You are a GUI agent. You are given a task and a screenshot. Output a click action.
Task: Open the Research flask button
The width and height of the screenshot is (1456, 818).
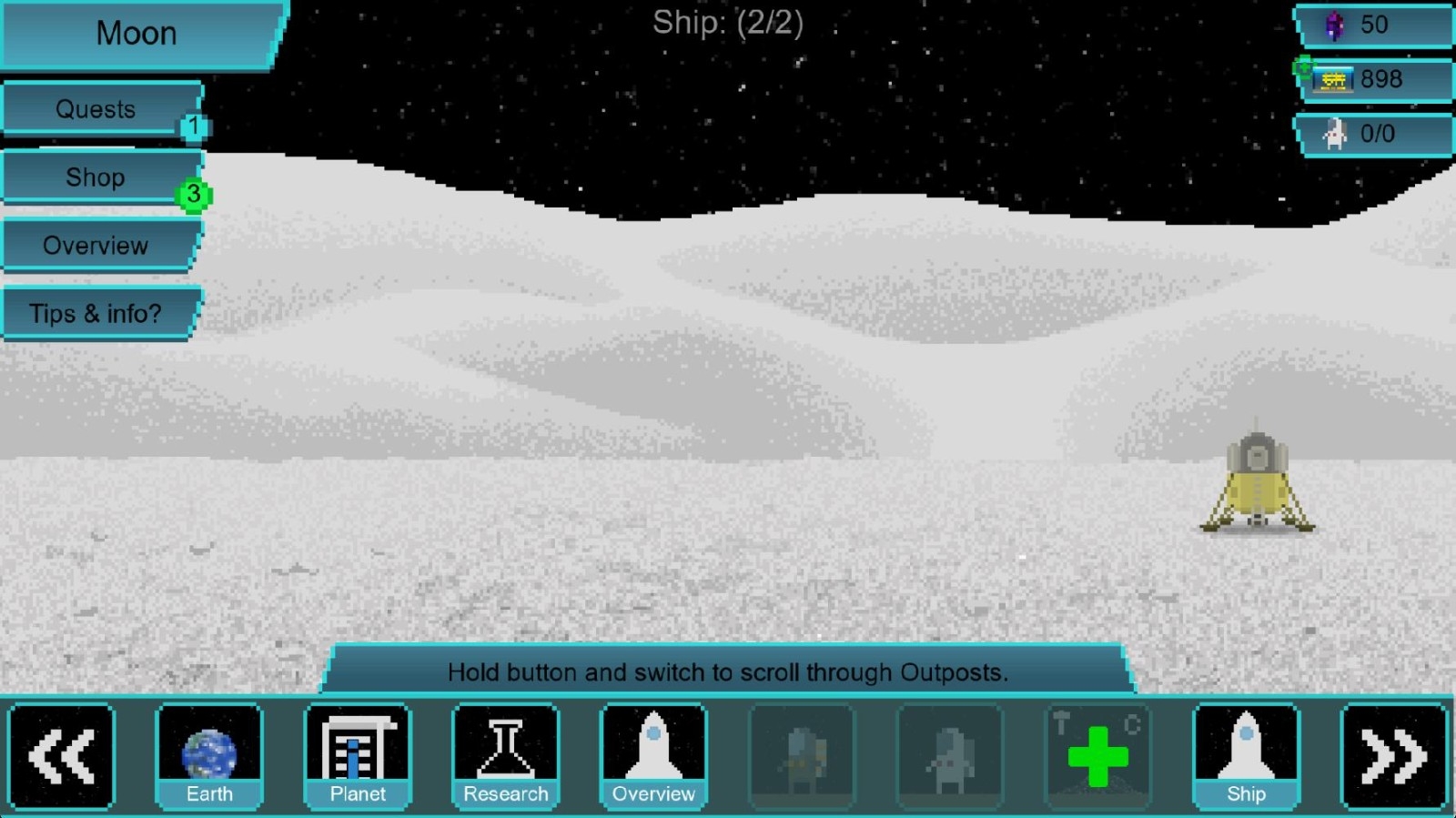506,756
